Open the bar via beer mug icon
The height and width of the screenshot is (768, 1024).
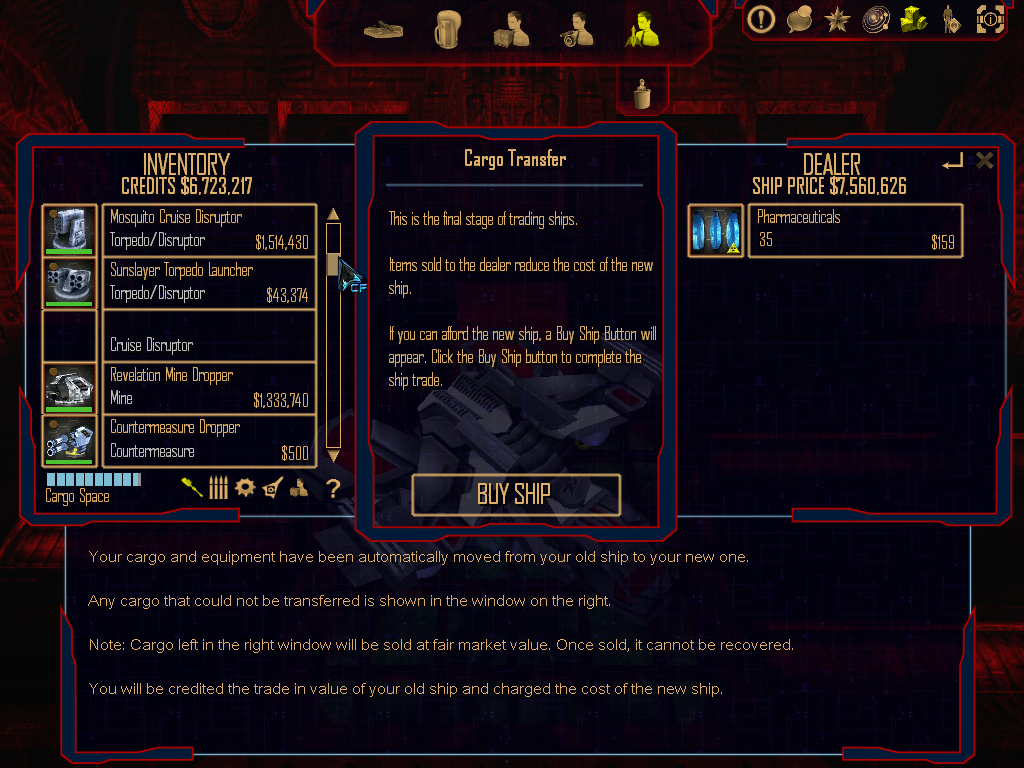[x=446, y=31]
